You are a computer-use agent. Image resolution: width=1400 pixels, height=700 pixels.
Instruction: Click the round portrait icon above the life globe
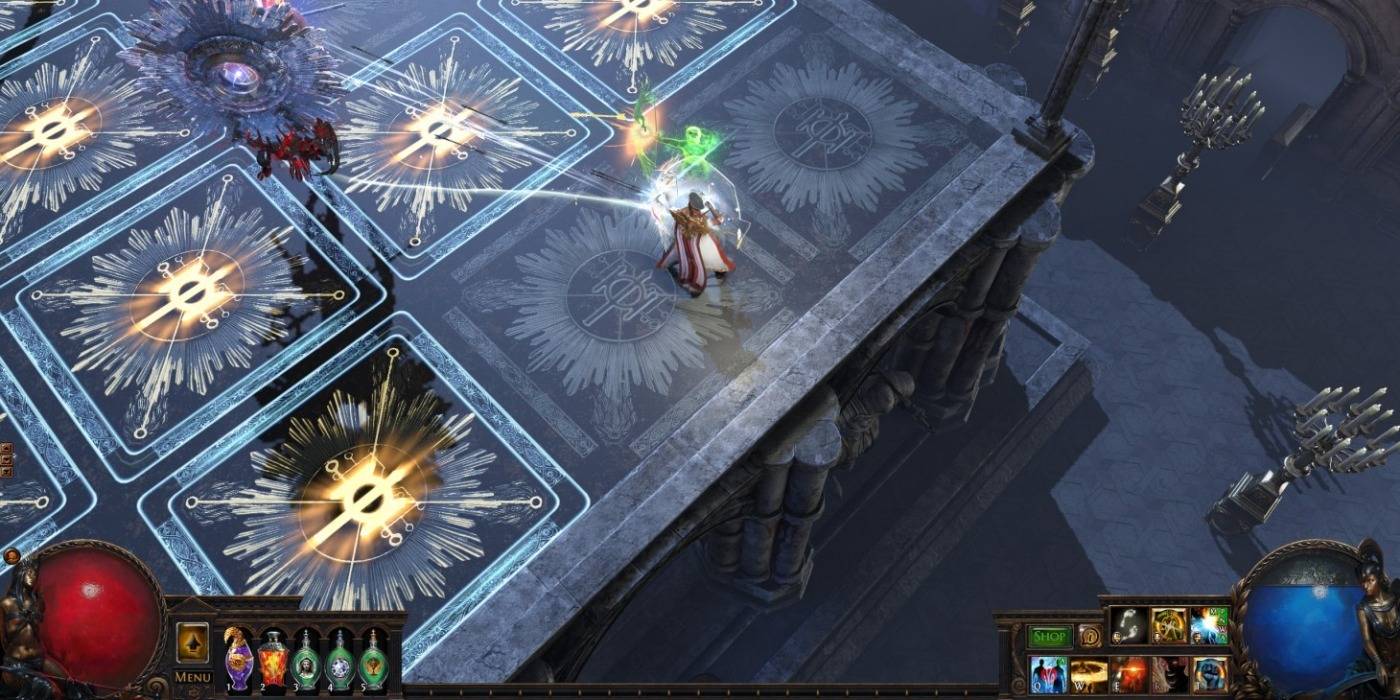12,556
